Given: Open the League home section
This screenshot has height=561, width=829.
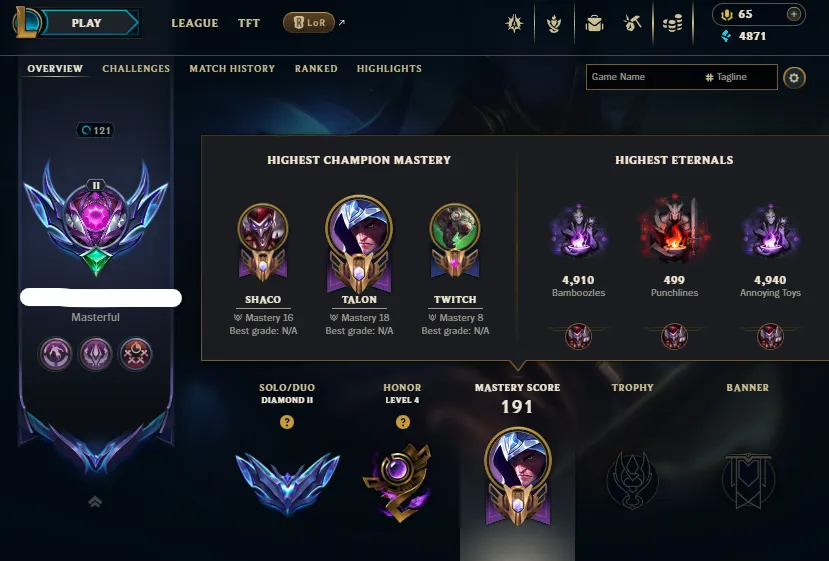Looking at the screenshot, I should click(x=194, y=23).
